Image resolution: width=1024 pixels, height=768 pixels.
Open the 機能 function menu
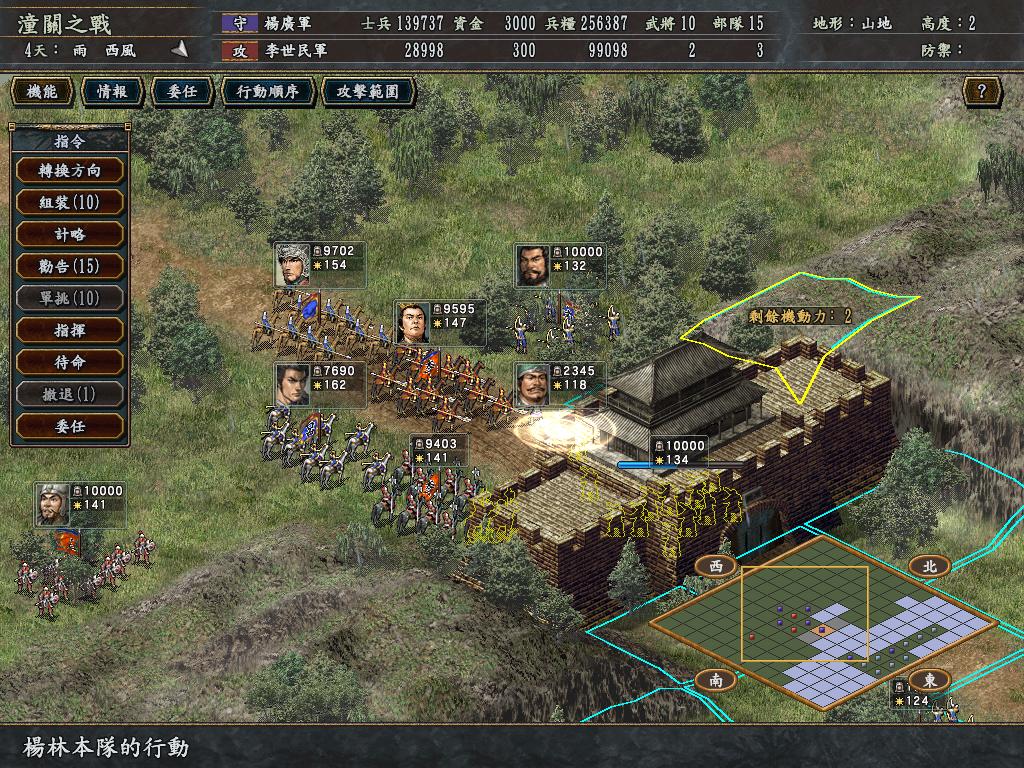point(42,92)
